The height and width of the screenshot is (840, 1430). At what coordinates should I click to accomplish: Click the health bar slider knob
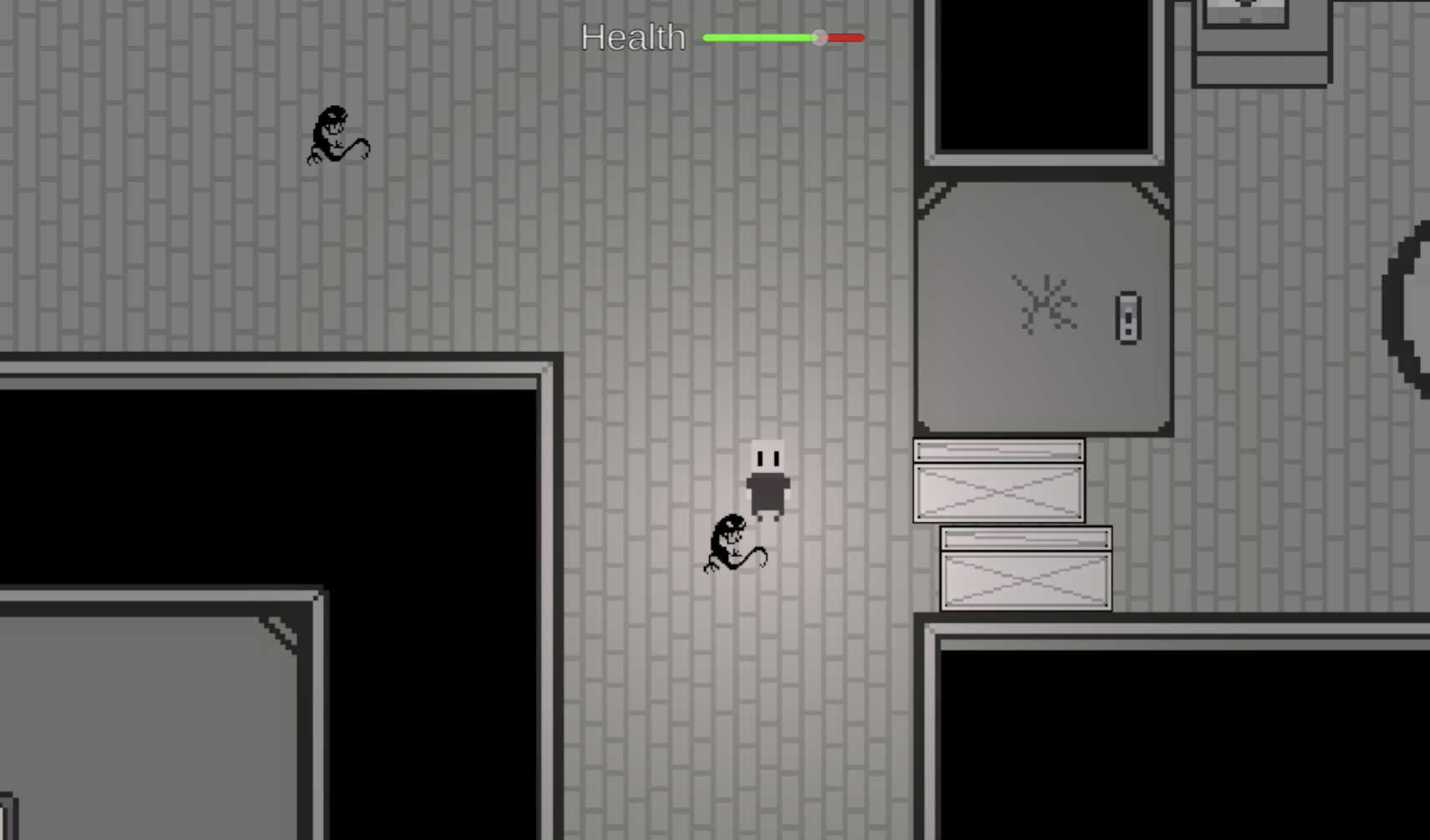coord(818,38)
